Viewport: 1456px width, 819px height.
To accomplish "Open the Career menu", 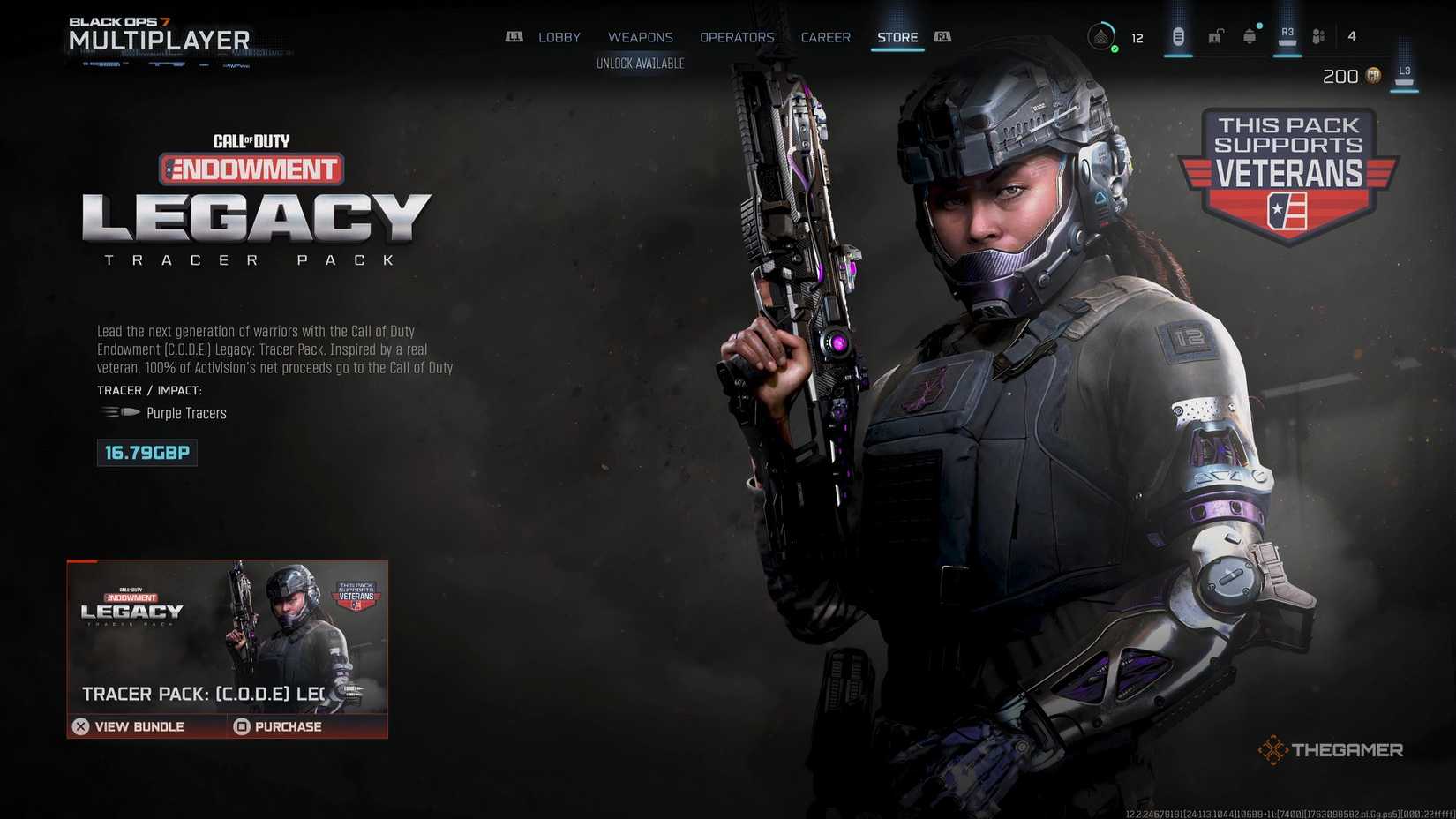I will pos(825,37).
